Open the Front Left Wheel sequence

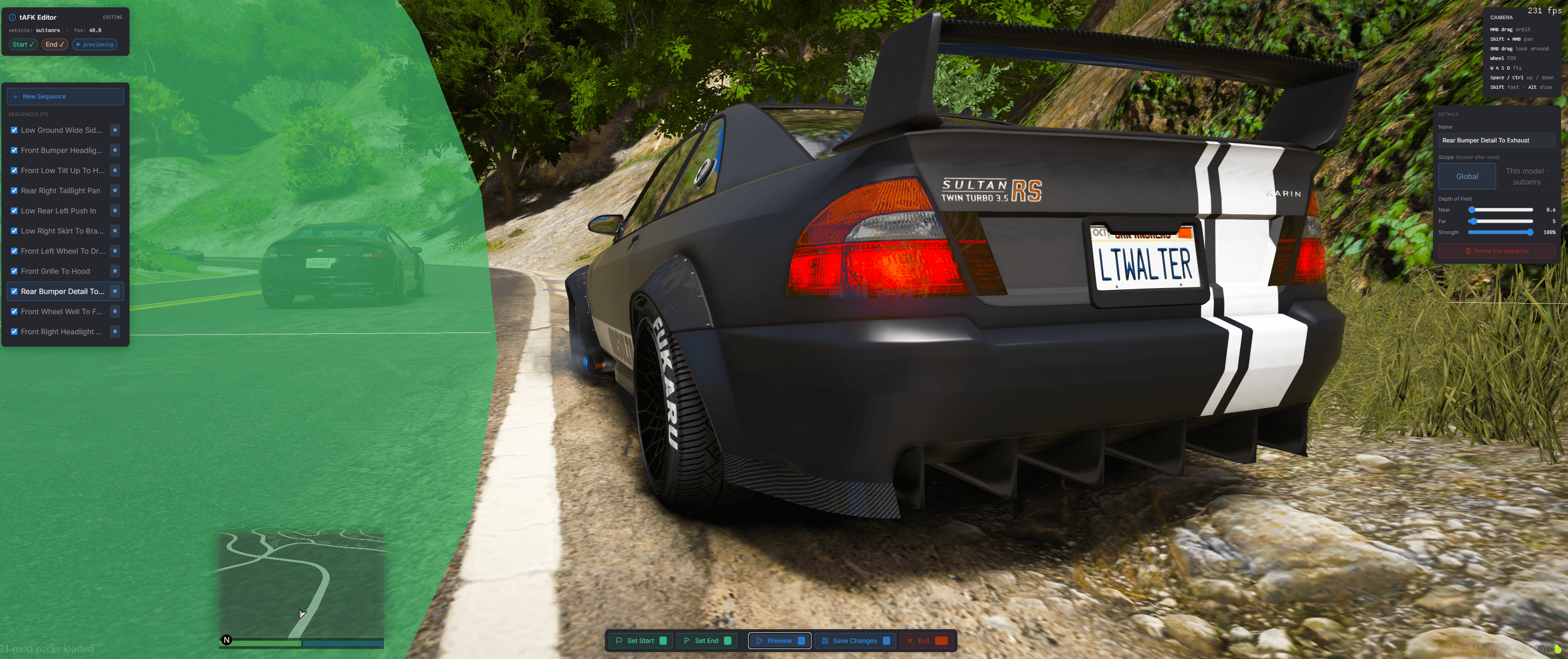pyautogui.click(x=62, y=251)
